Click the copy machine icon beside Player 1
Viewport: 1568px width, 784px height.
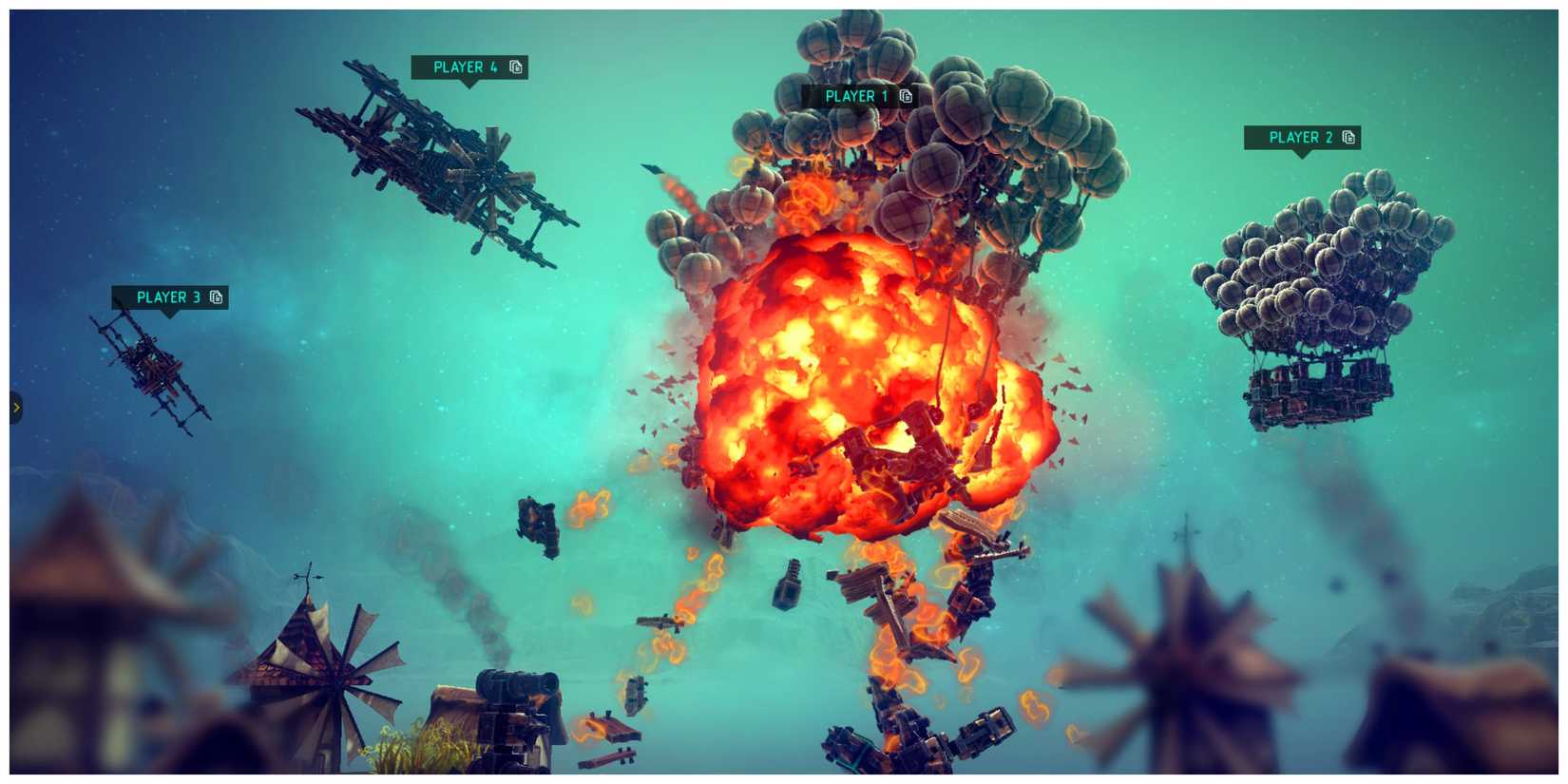tap(907, 96)
